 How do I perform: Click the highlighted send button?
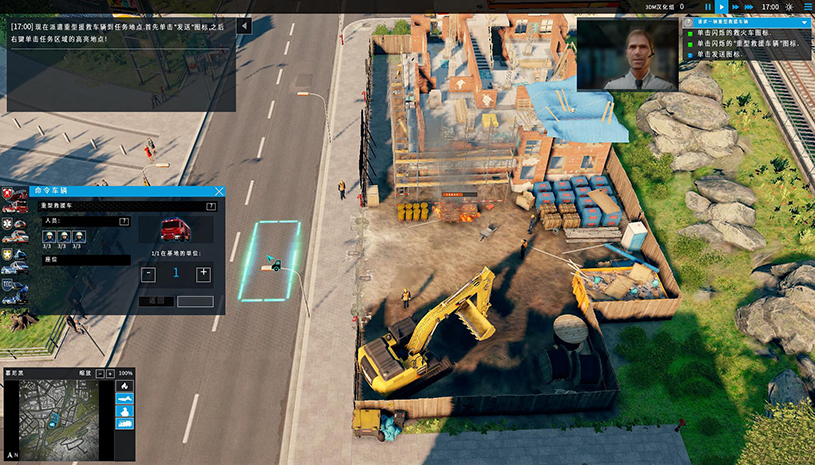point(195,301)
